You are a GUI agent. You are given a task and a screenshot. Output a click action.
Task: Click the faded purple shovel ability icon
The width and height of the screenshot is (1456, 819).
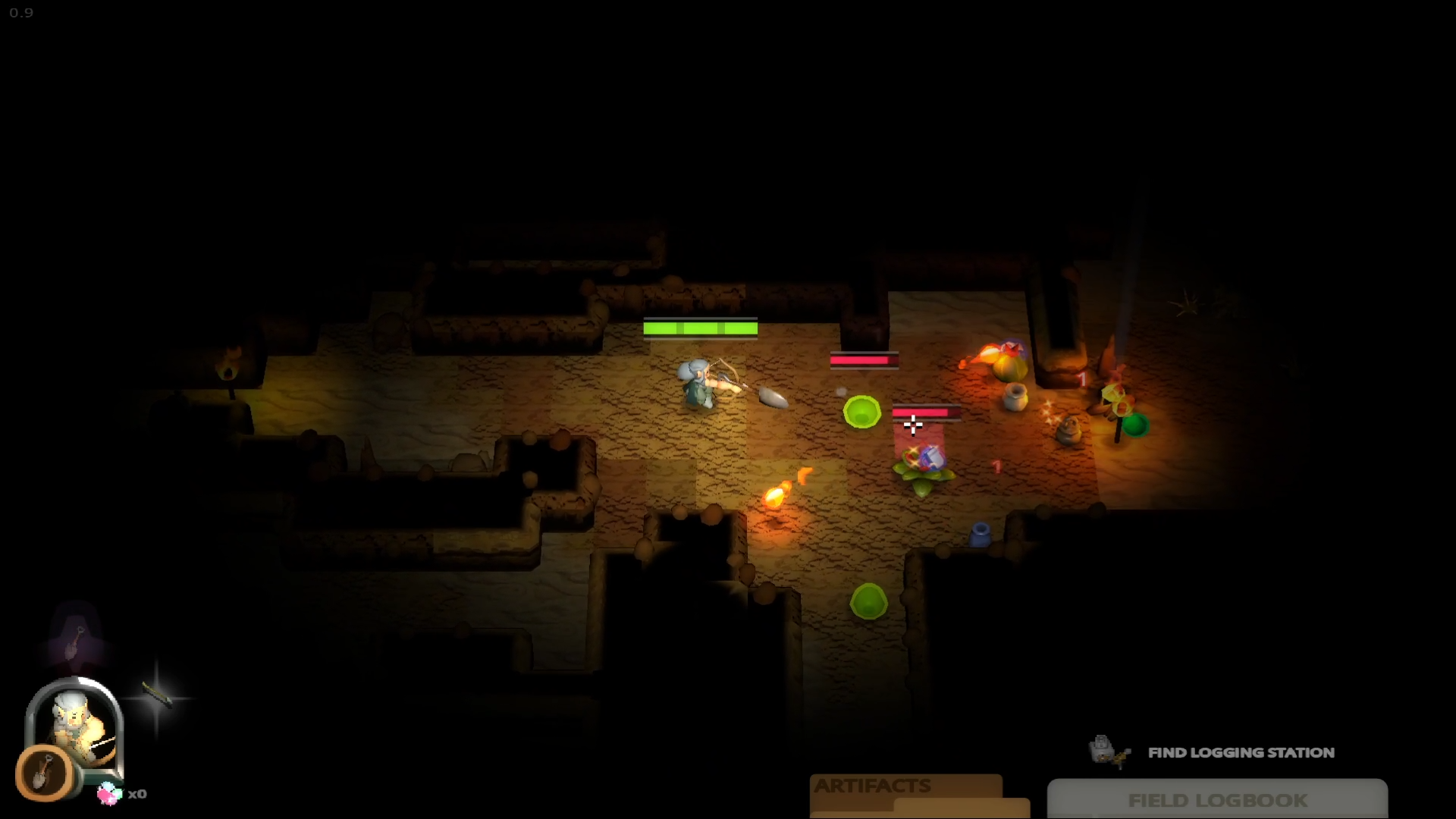(x=75, y=641)
